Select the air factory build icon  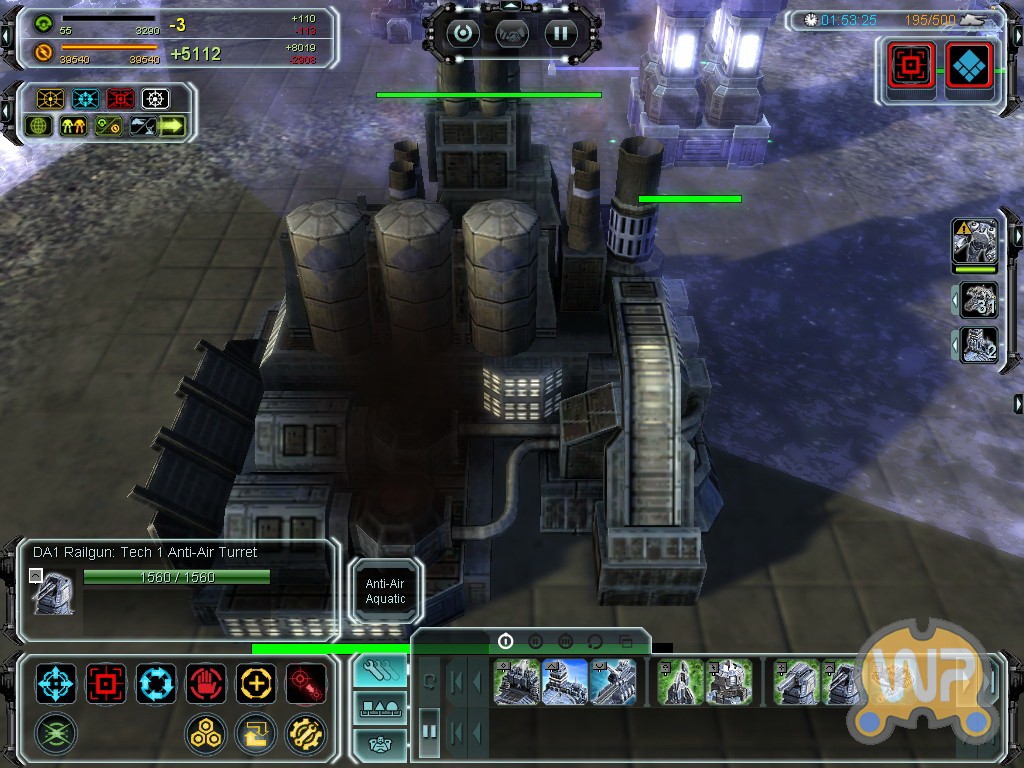point(565,682)
